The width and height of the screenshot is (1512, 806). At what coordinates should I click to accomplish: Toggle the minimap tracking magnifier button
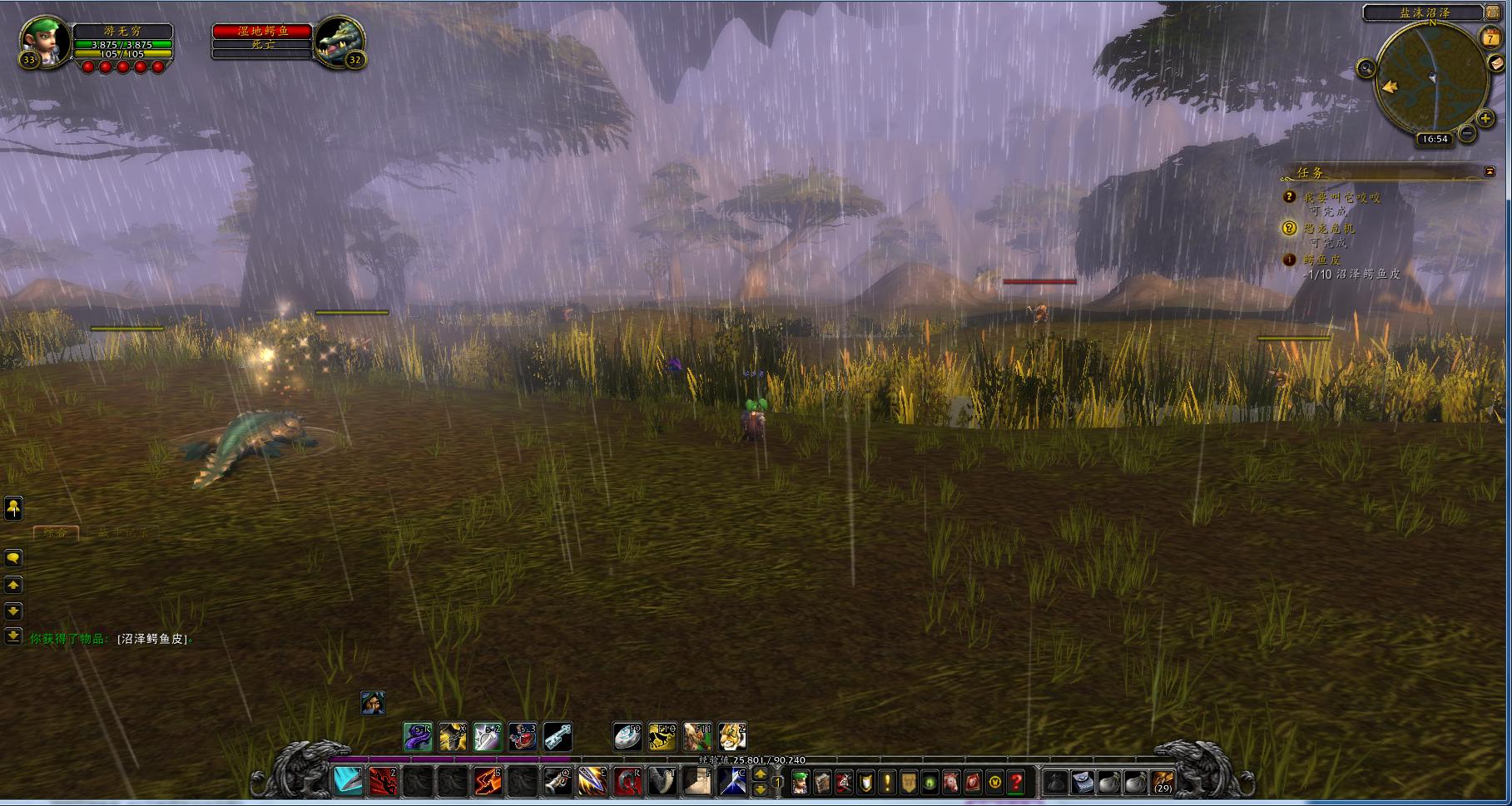point(1366,68)
